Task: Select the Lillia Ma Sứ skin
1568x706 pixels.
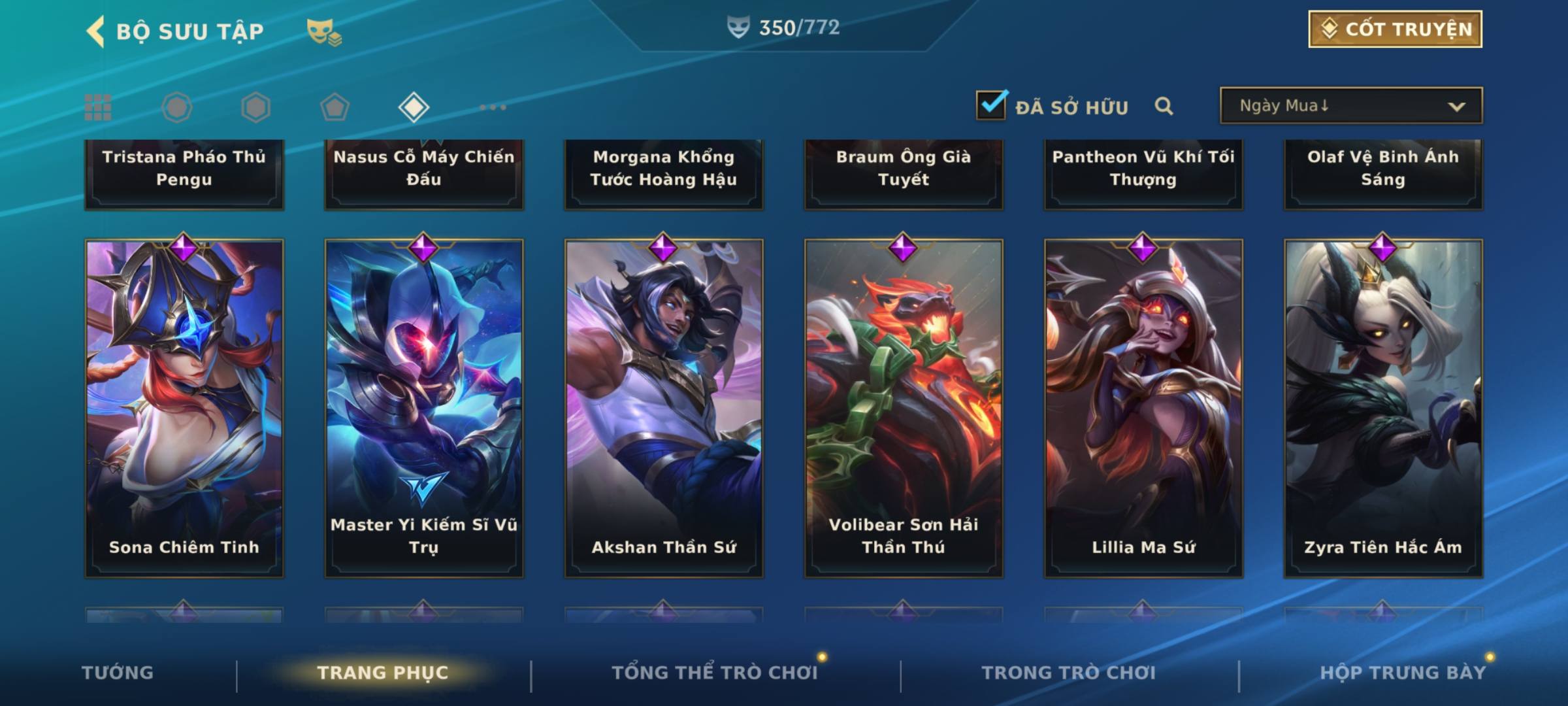Action: pos(1143,408)
